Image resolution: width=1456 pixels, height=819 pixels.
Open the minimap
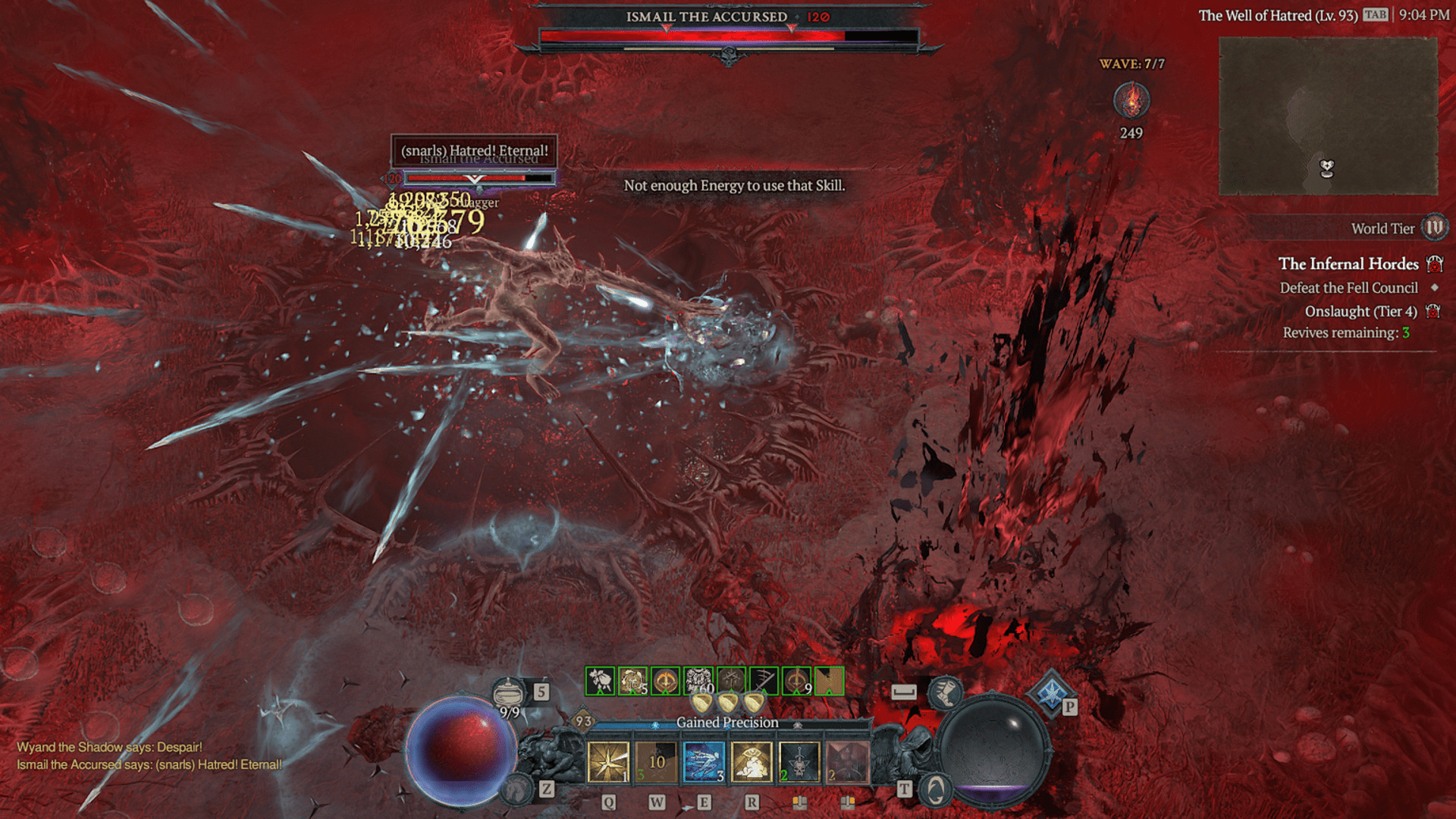1328,116
